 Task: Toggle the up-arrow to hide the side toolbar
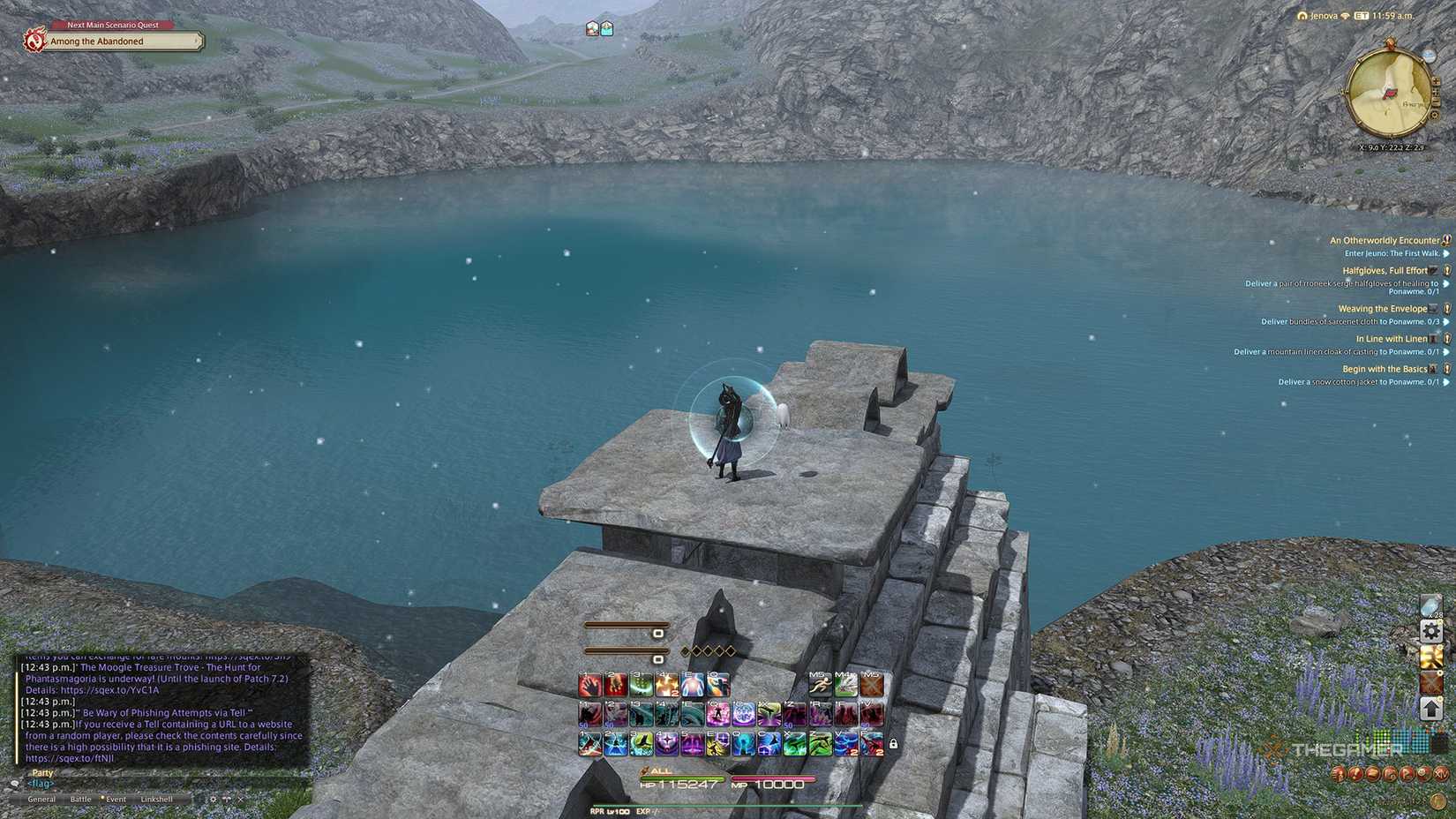click(x=1431, y=709)
